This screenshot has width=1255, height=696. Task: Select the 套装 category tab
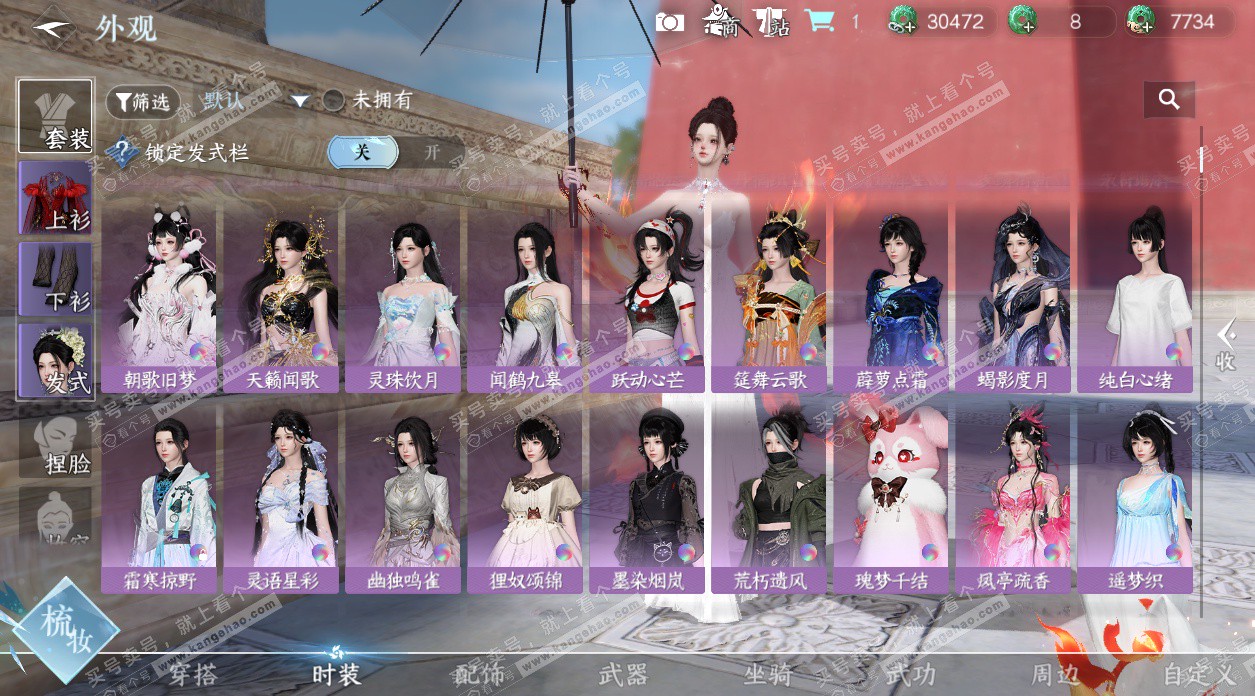56,116
